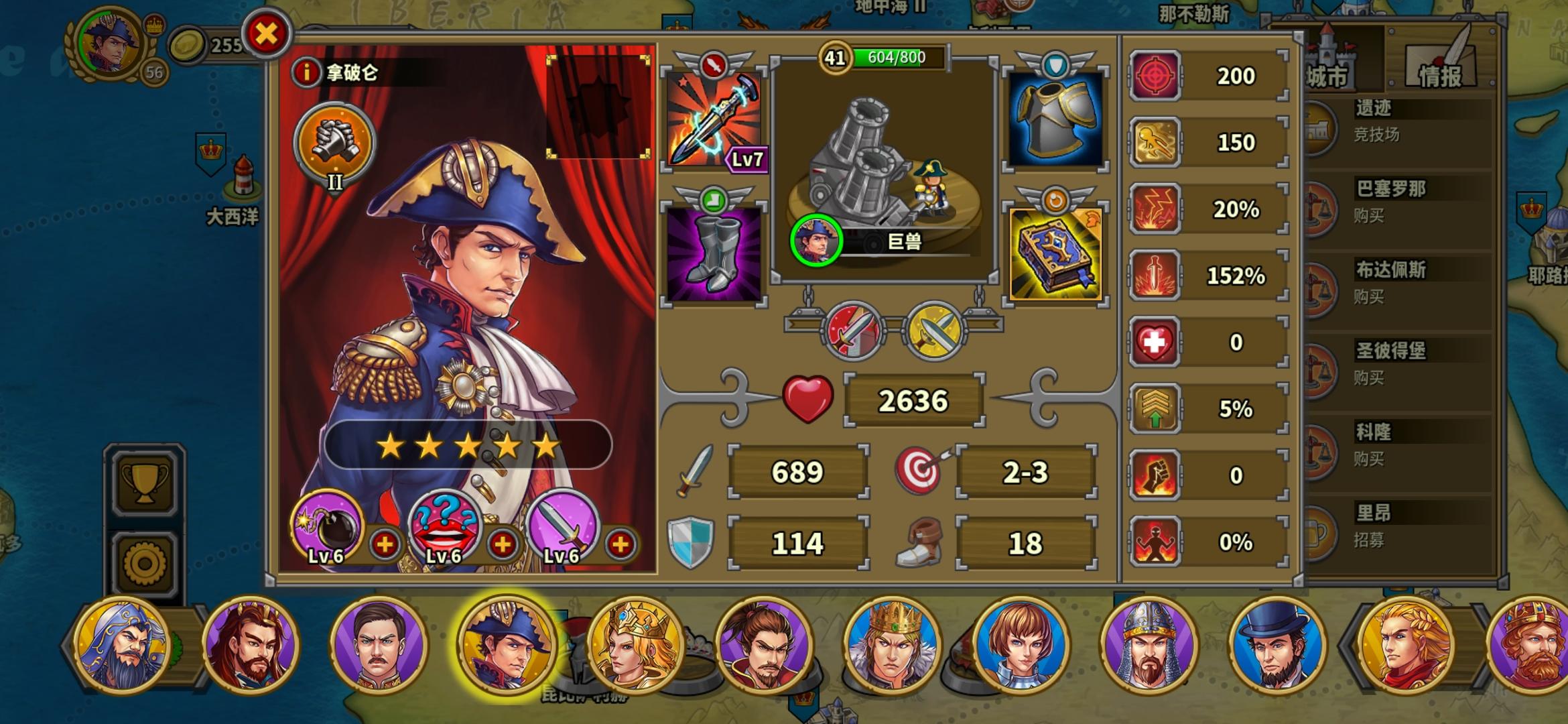Viewport: 1568px width, 724px height.
Task: Open the info panel via the i icon
Action: (308, 73)
